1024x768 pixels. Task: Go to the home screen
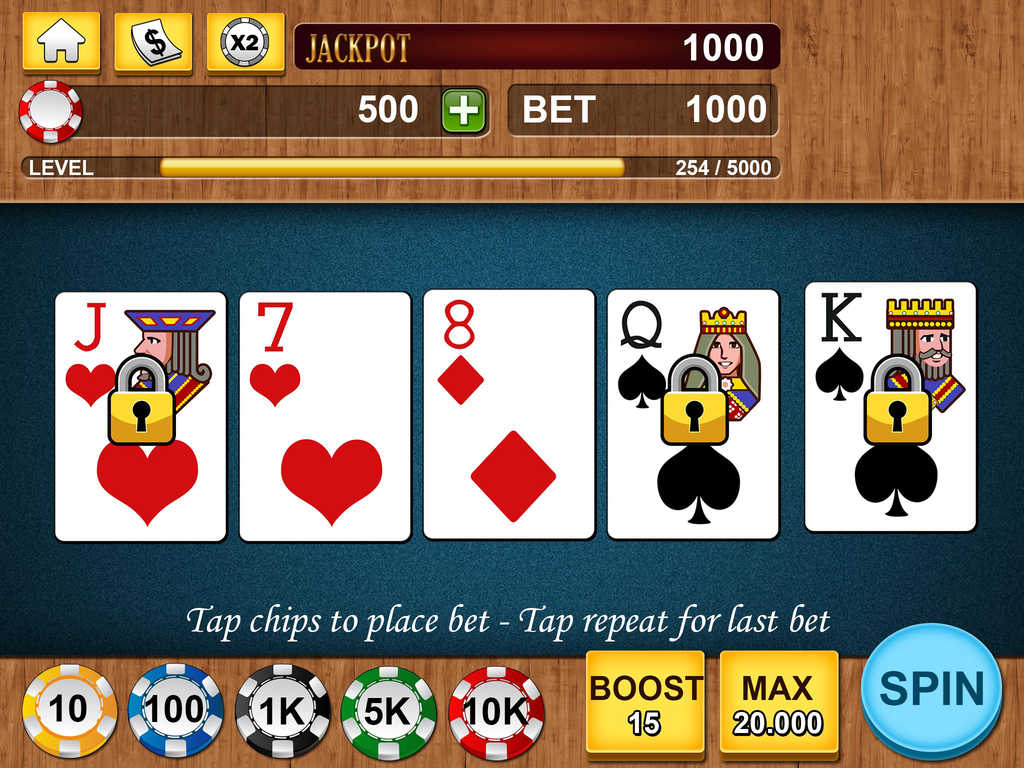(61, 43)
